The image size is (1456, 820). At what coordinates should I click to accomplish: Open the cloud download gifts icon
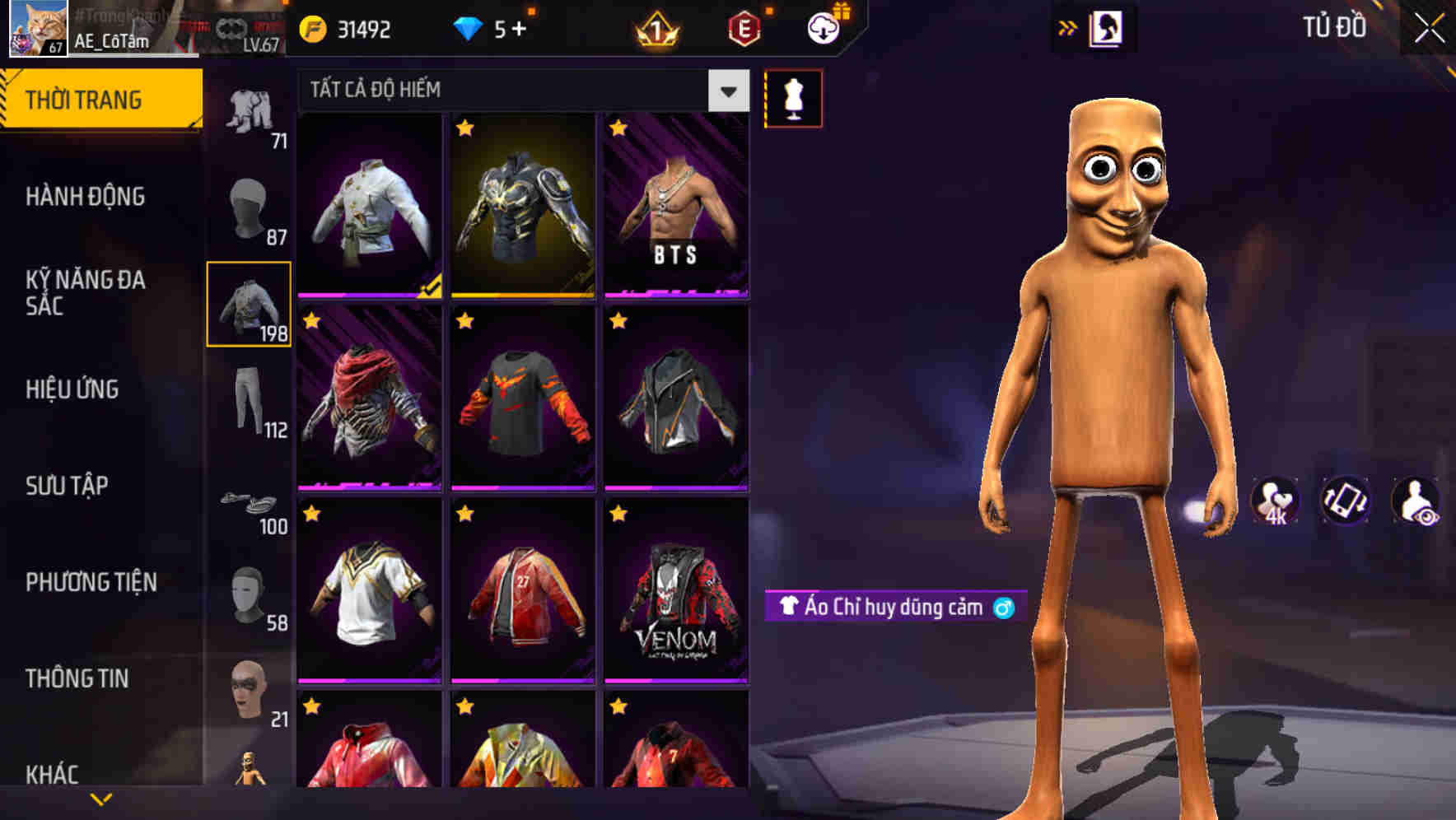823,27
